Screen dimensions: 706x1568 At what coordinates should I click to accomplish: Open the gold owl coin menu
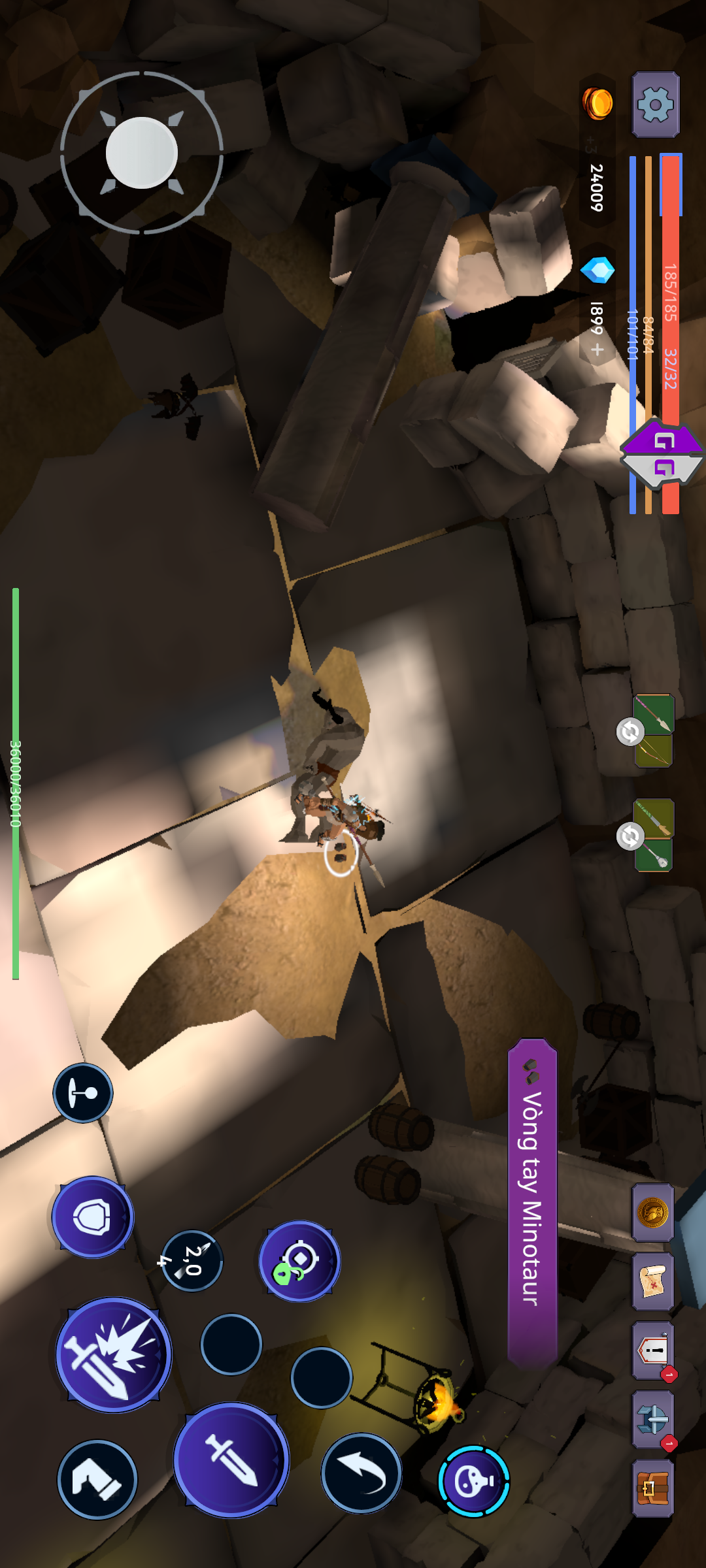pos(652,1213)
